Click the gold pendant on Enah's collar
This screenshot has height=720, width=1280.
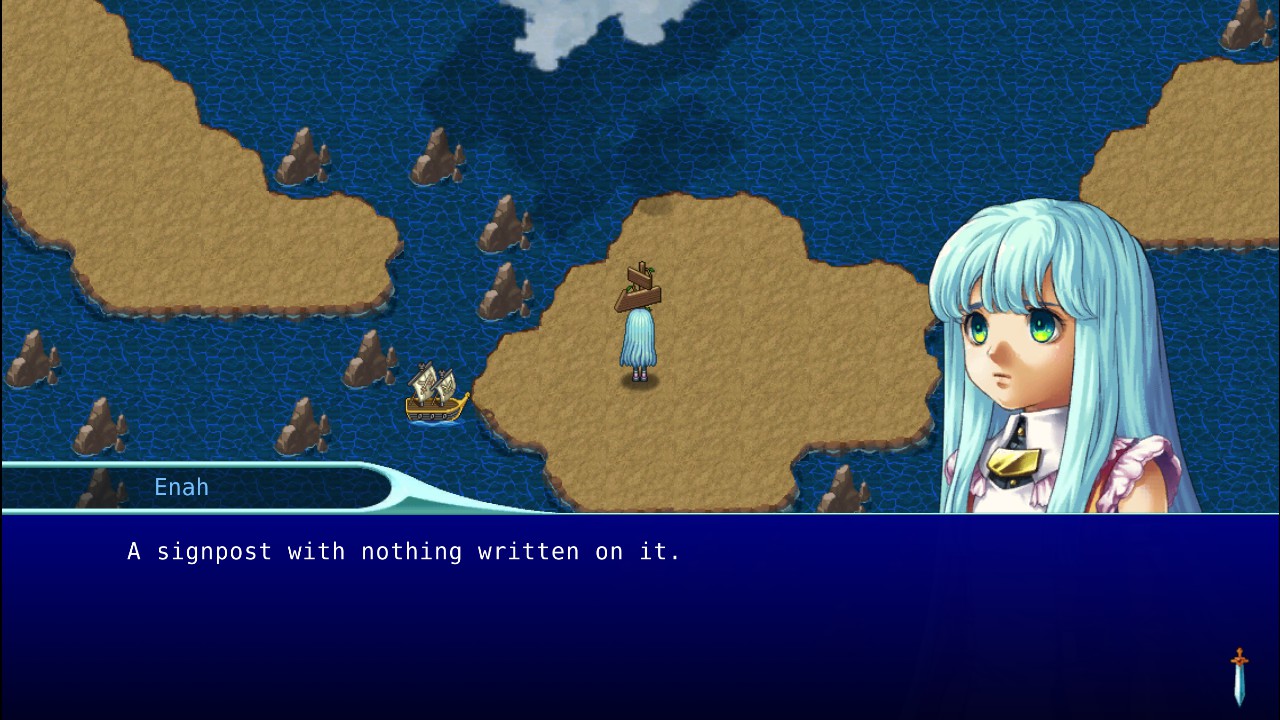pos(1016,462)
